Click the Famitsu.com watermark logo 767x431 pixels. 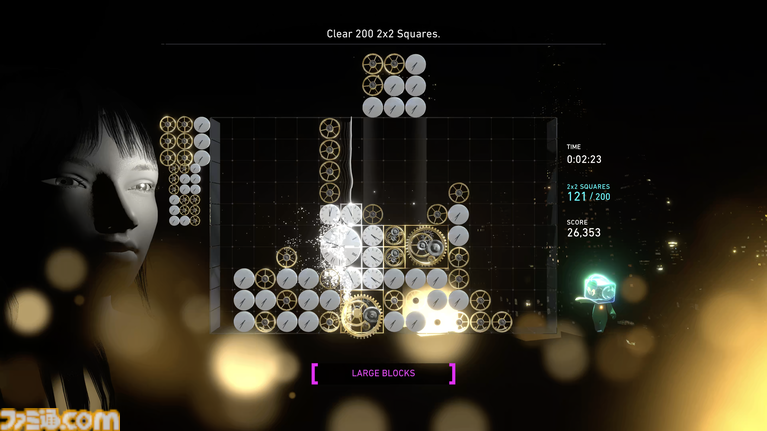(x=60, y=417)
